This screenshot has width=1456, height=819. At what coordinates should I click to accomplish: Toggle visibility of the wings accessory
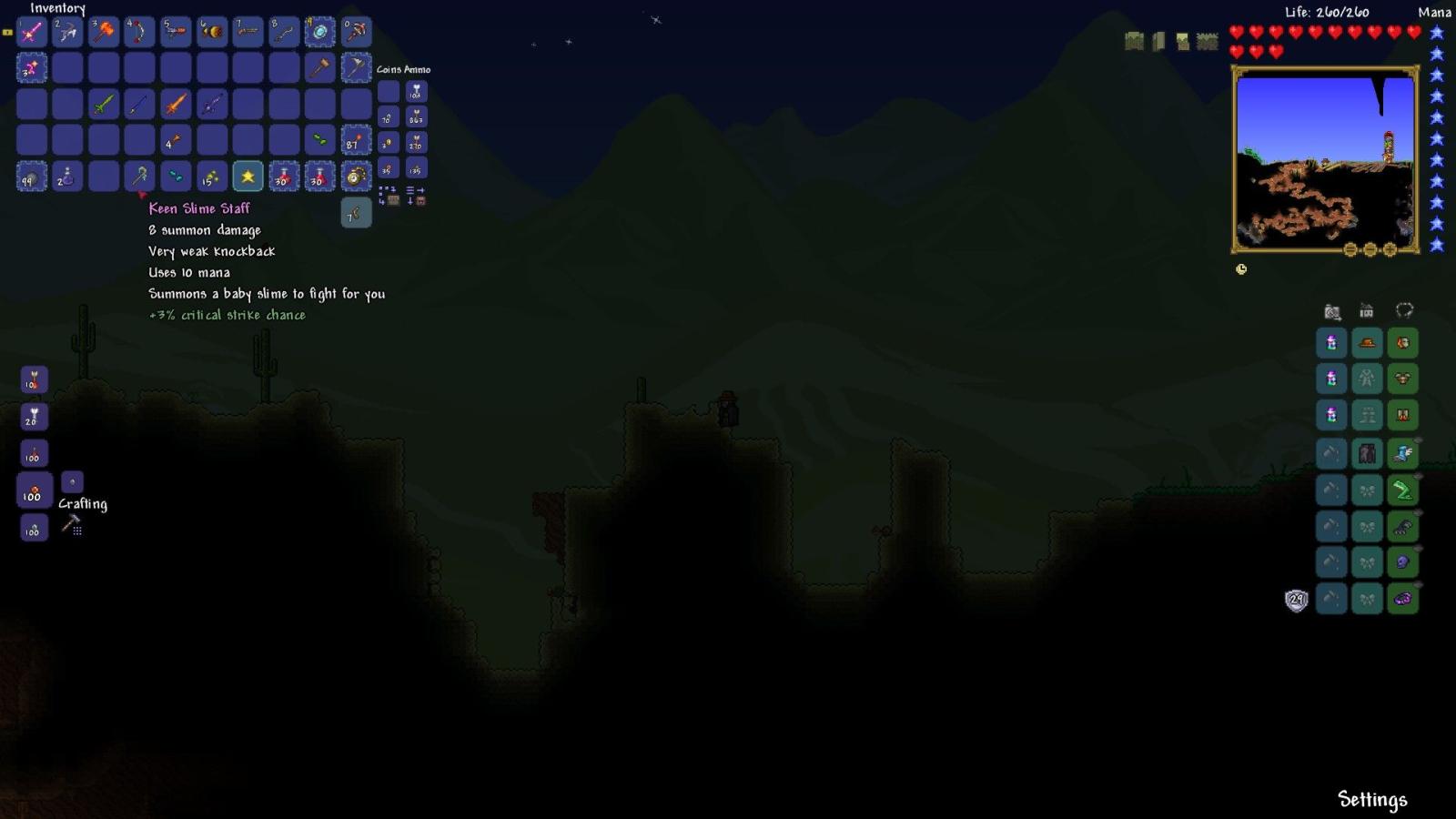[x=1416, y=440]
